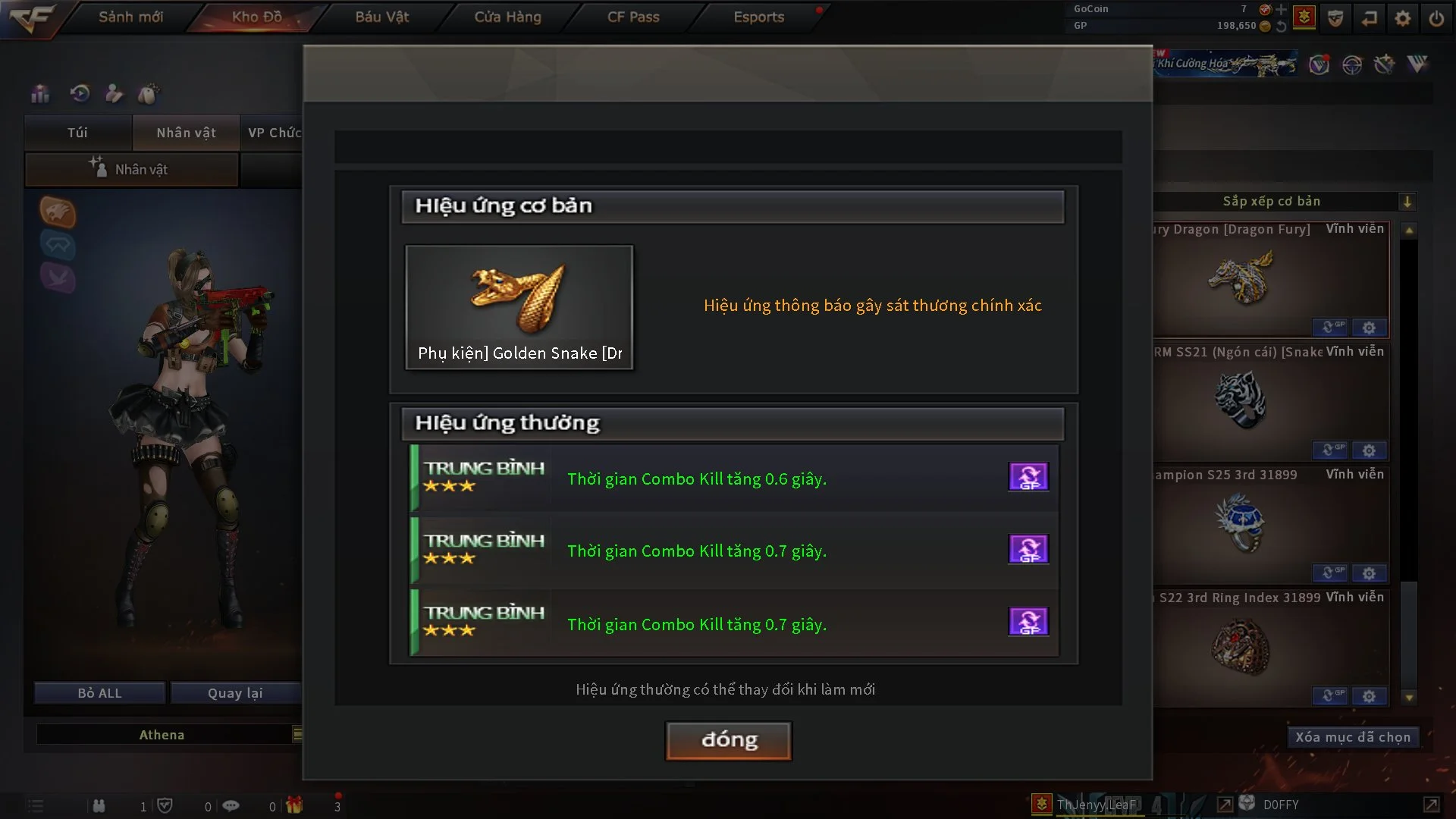Image resolution: width=1456 pixels, height=819 pixels.
Task: Click the return arrow icon near settings
Action: tap(1370, 18)
